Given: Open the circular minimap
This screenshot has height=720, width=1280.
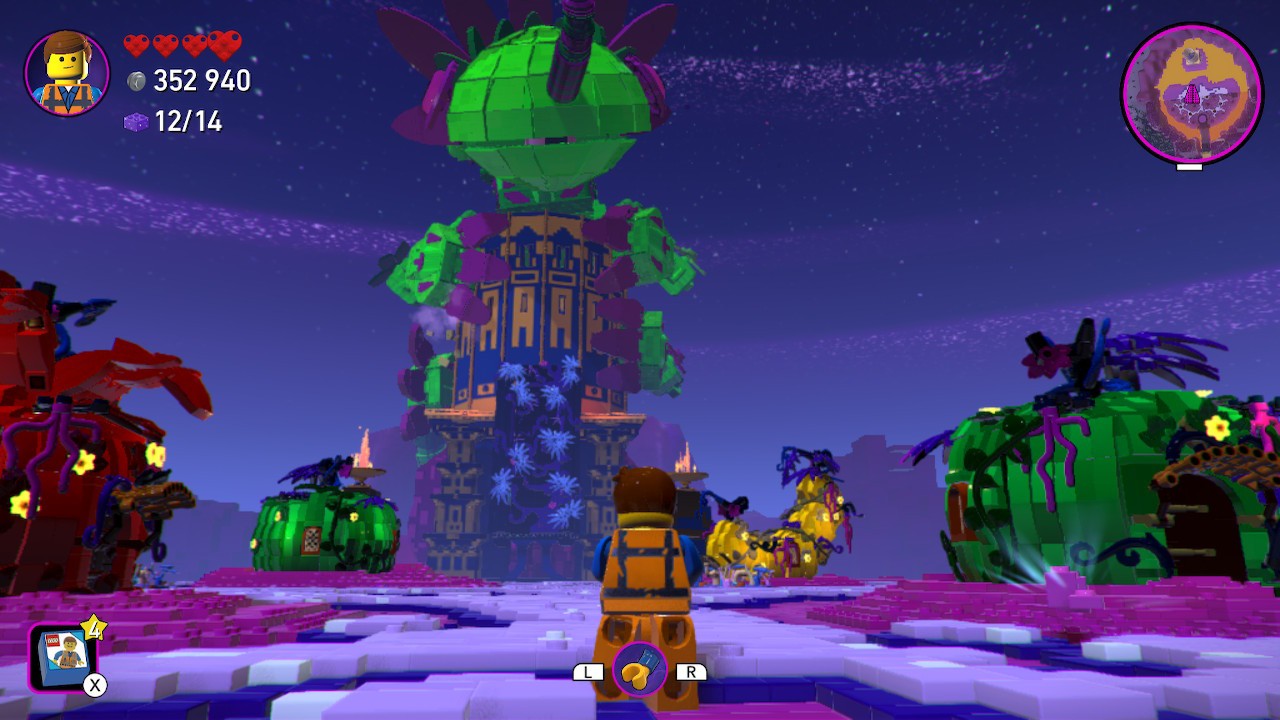Looking at the screenshot, I should coord(1191,94).
